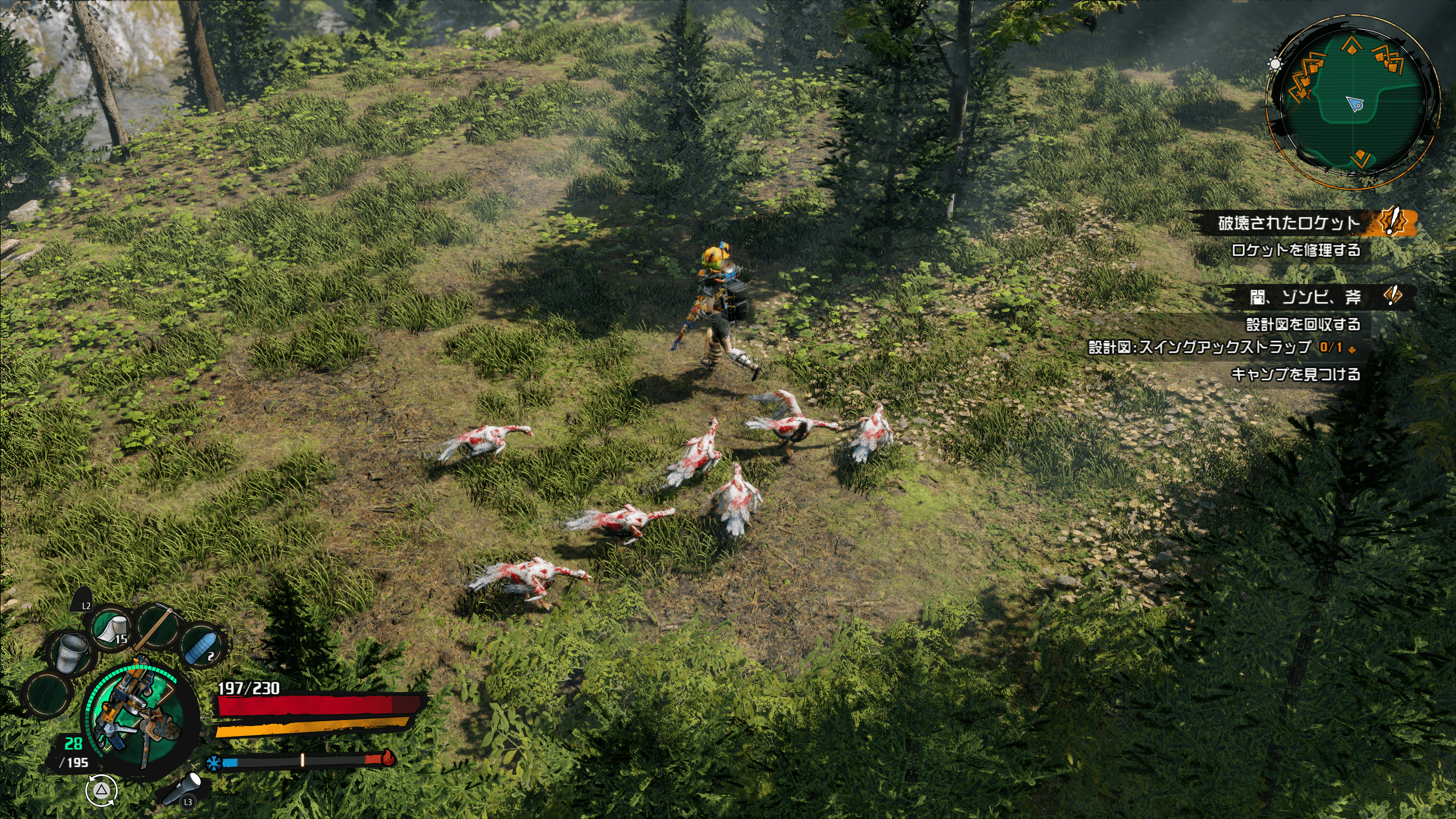This screenshot has height=819, width=1456.
Task: Click the ロケットを修理する objective
Action: 1296,250
